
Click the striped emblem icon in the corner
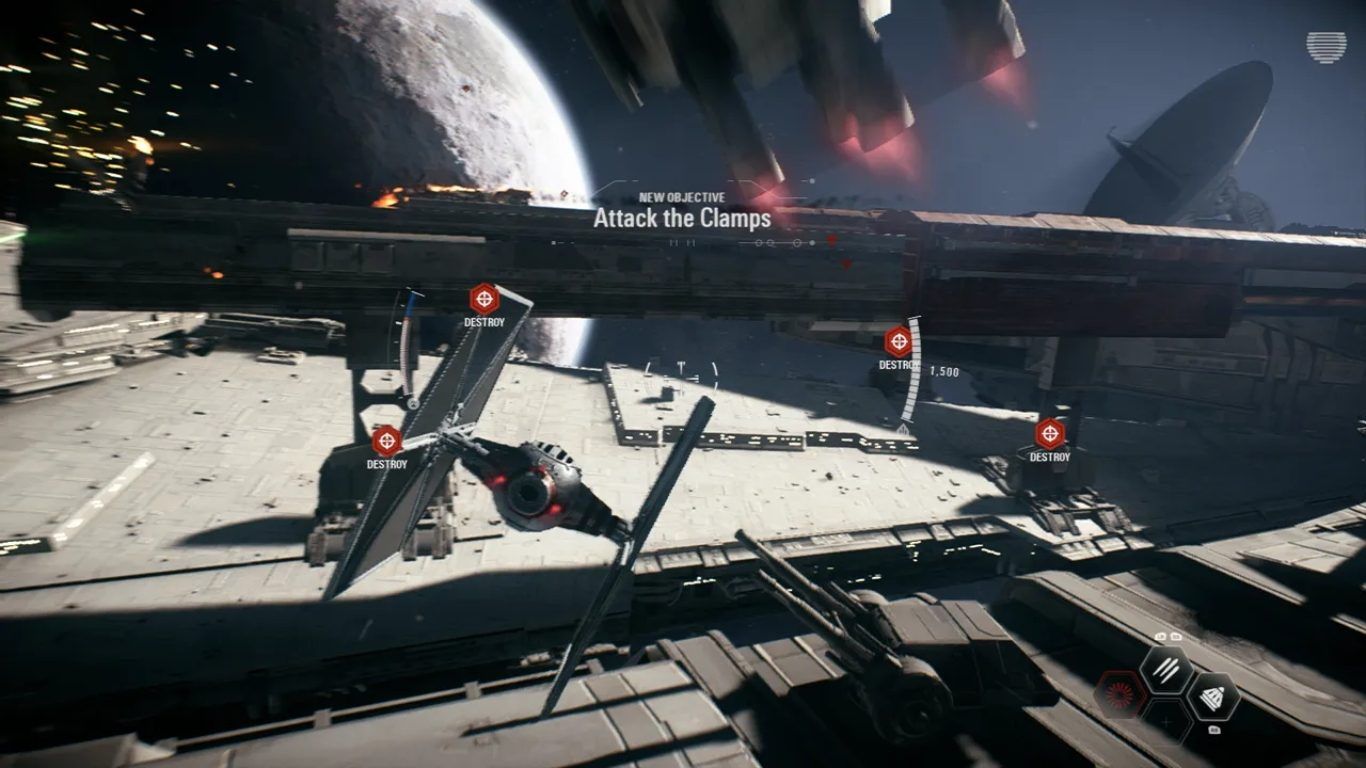click(x=1326, y=47)
